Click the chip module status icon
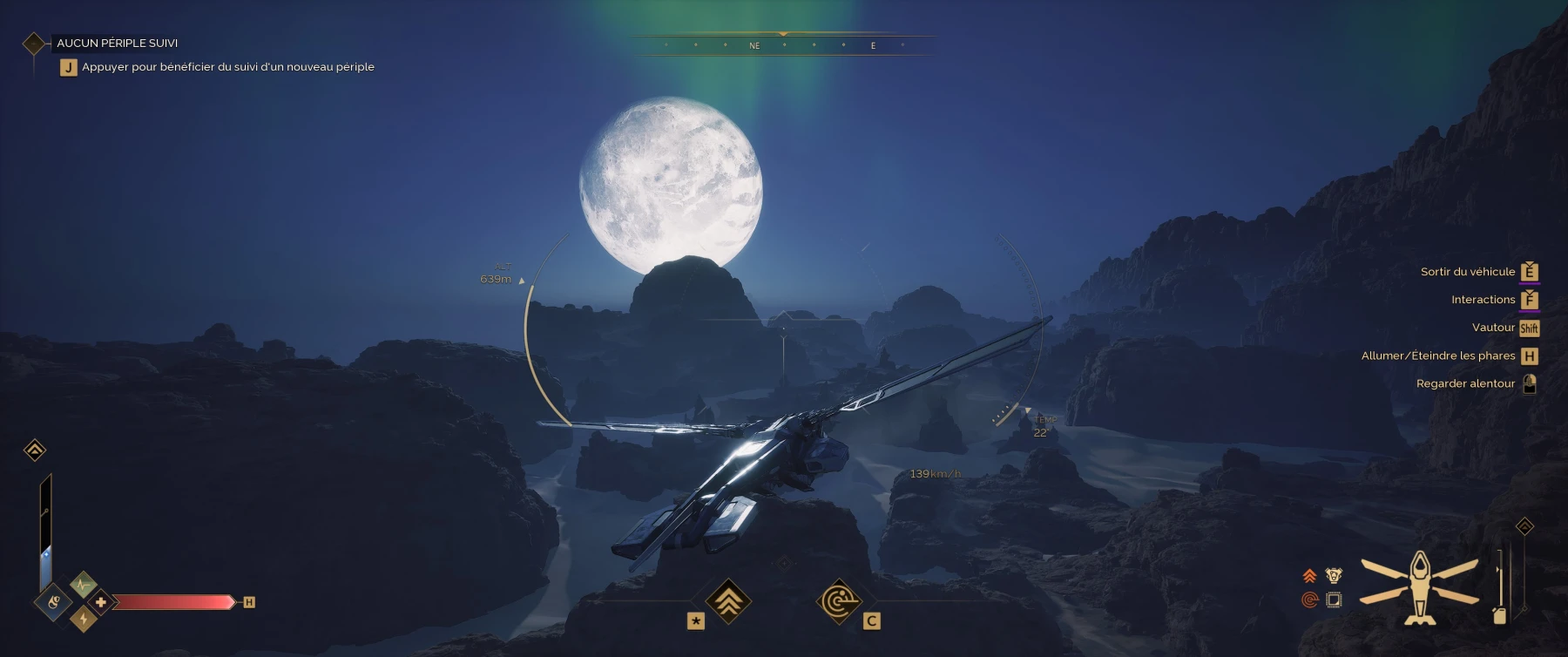Screen dimensions: 1568x657 (x=1334, y=599)
